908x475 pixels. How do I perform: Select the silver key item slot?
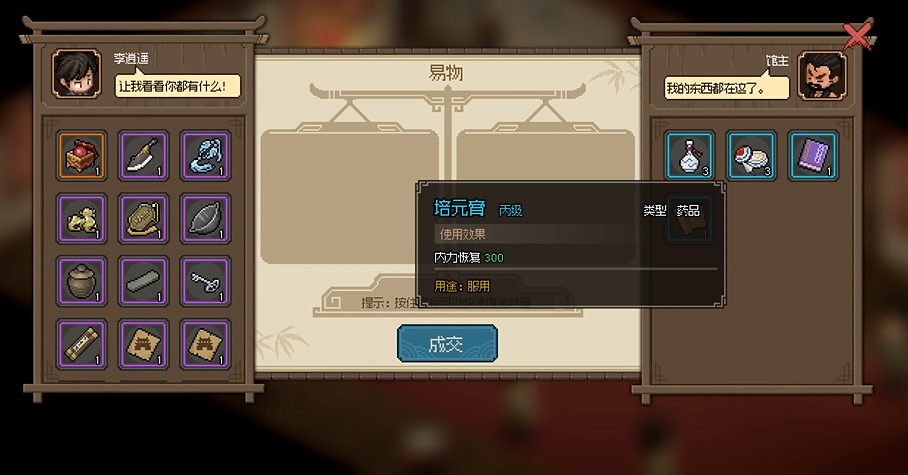(205, 281)
